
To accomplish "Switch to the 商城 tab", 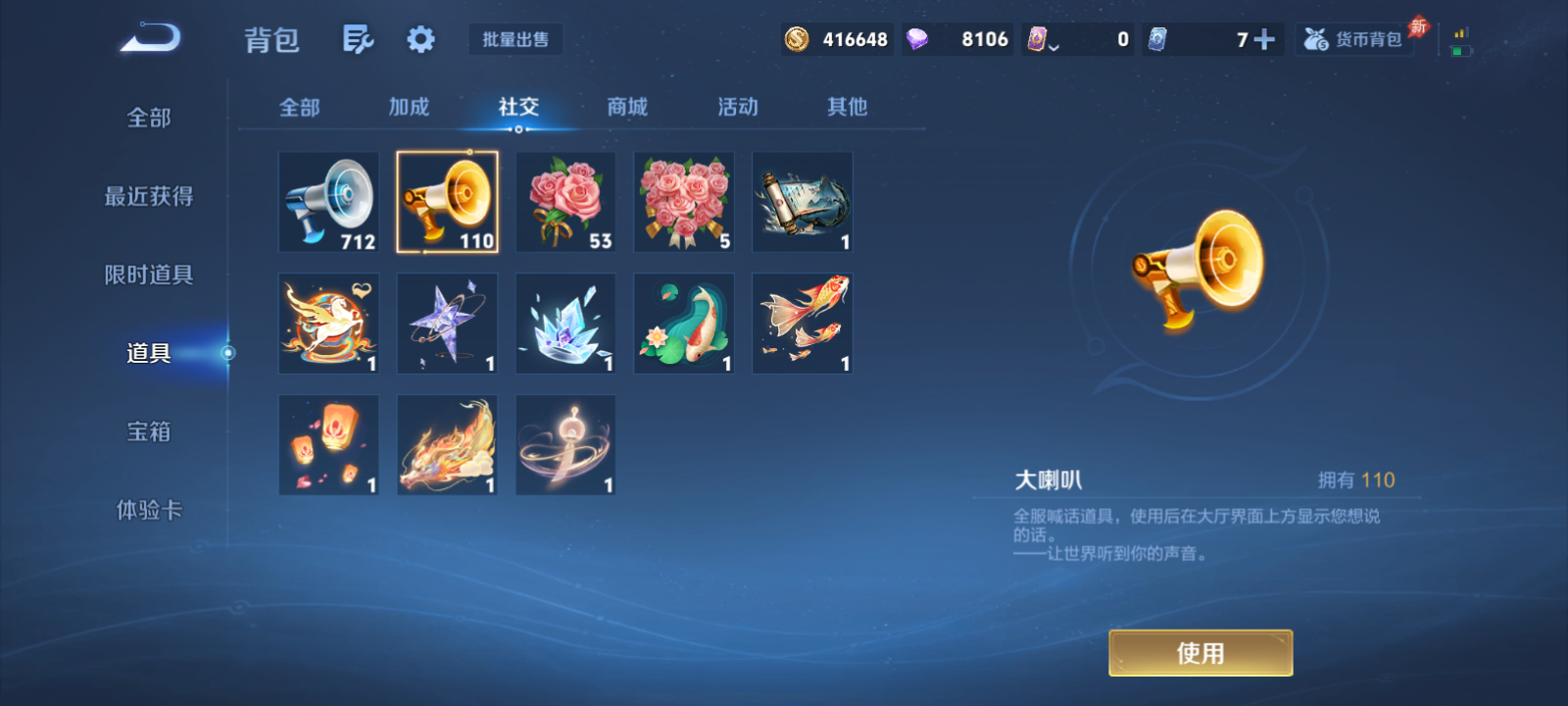I will (x=626, y=108).
